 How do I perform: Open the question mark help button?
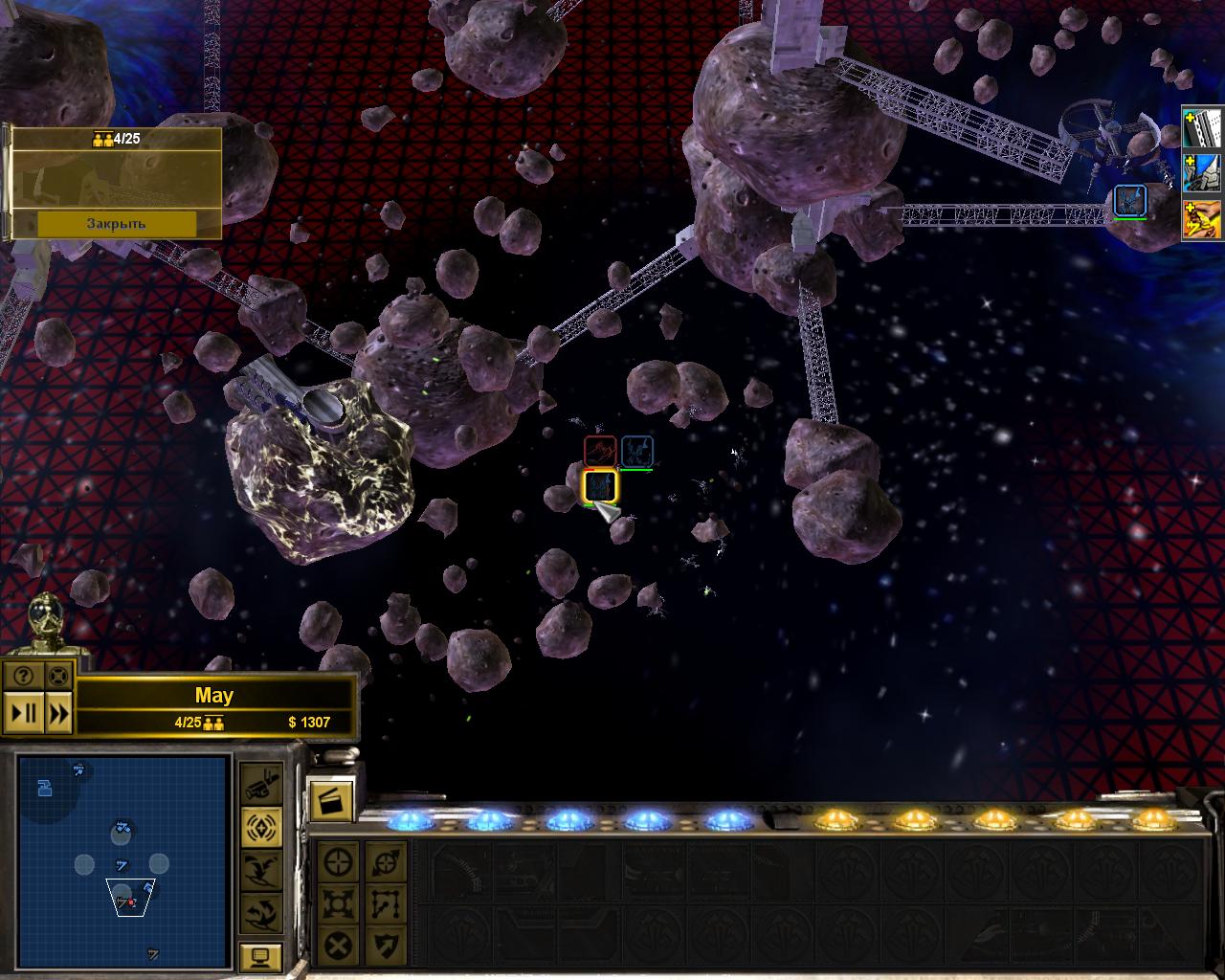(23, 676)
